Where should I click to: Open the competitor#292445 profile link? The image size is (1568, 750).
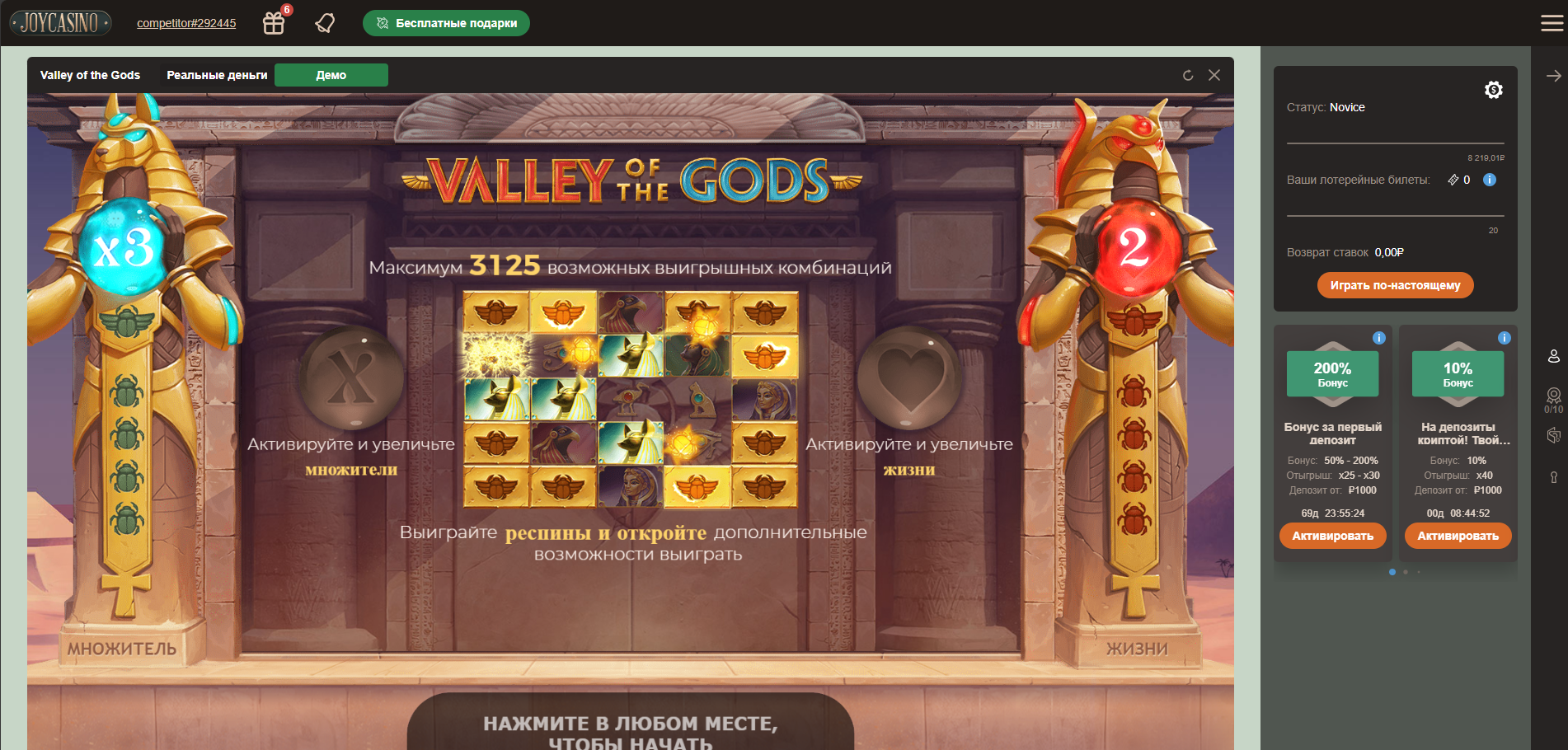[185, 23]
